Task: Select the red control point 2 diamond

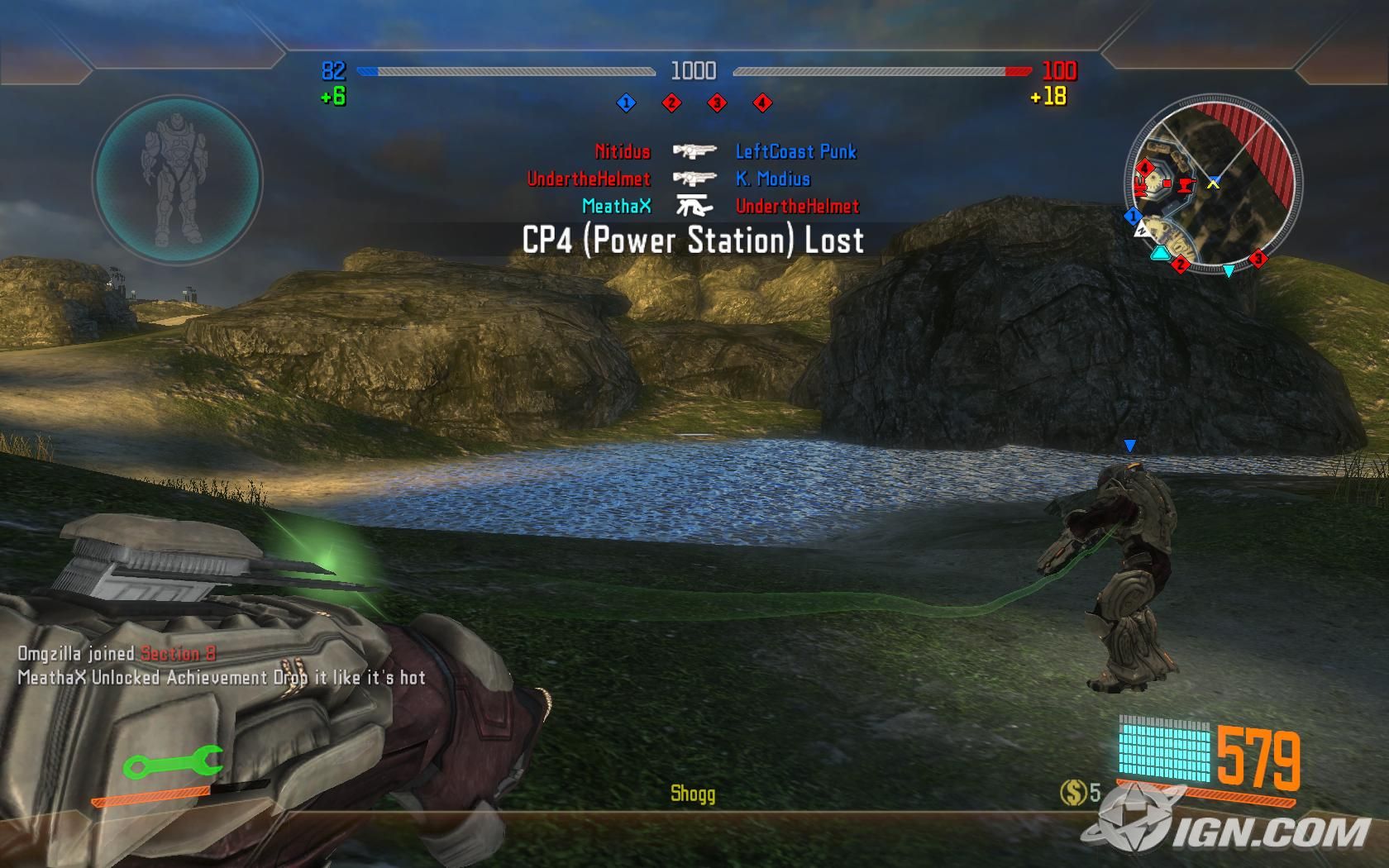Action: pos(671,103)
